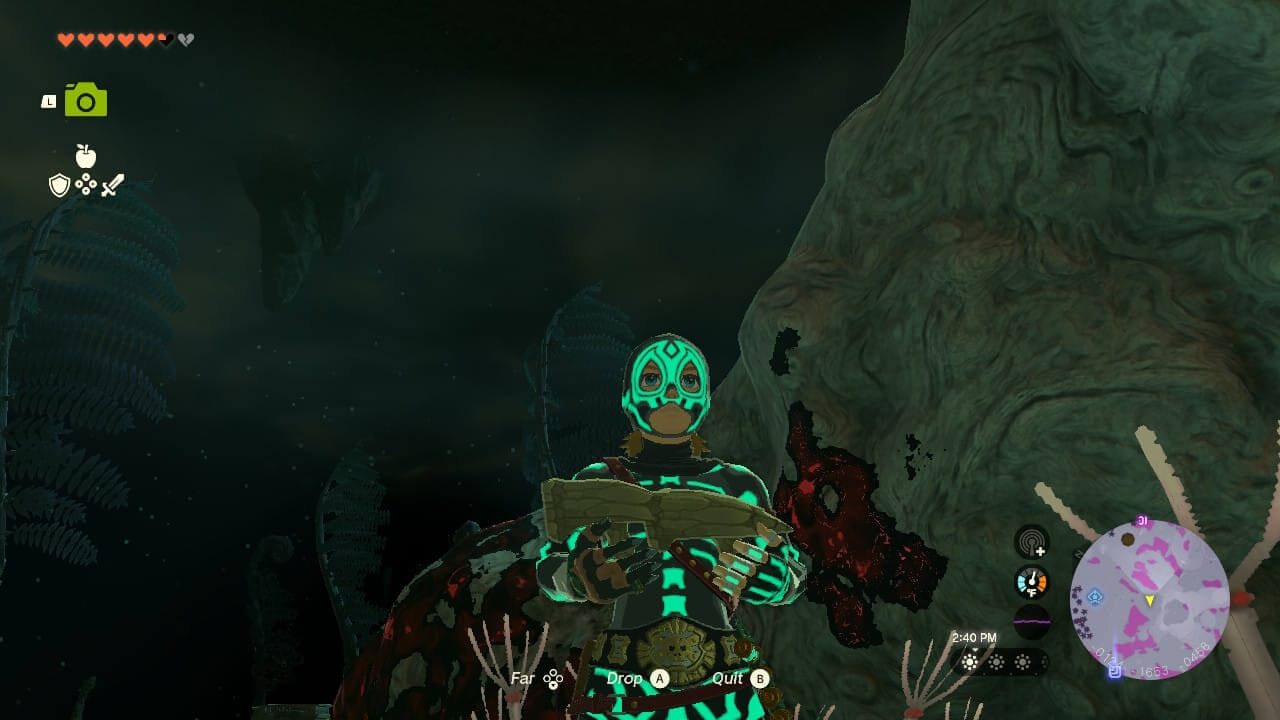Click the temperature gauge showing °F
The image size is (1280, 720).
[x=1031, y=581]
